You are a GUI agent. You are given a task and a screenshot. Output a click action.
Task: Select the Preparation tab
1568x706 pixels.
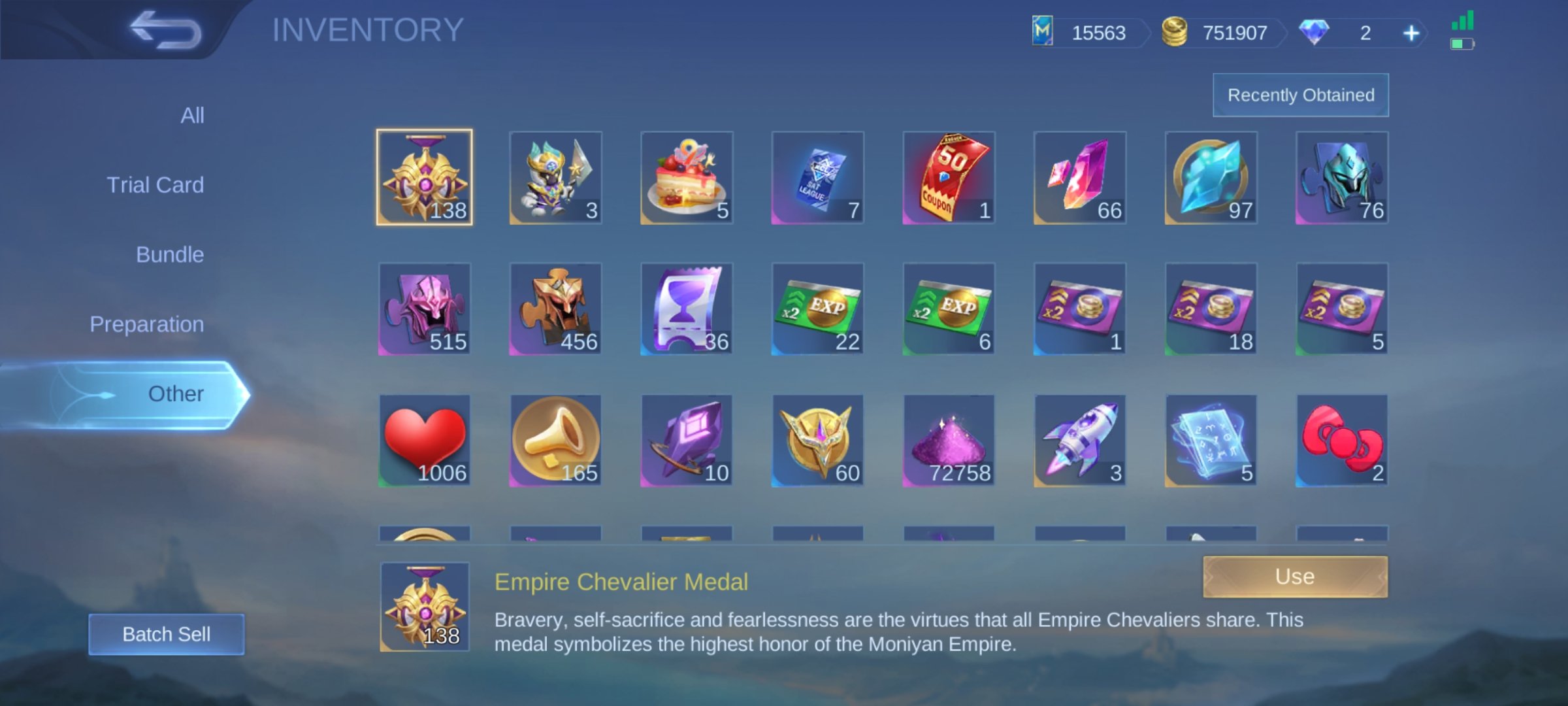[146, 324]
